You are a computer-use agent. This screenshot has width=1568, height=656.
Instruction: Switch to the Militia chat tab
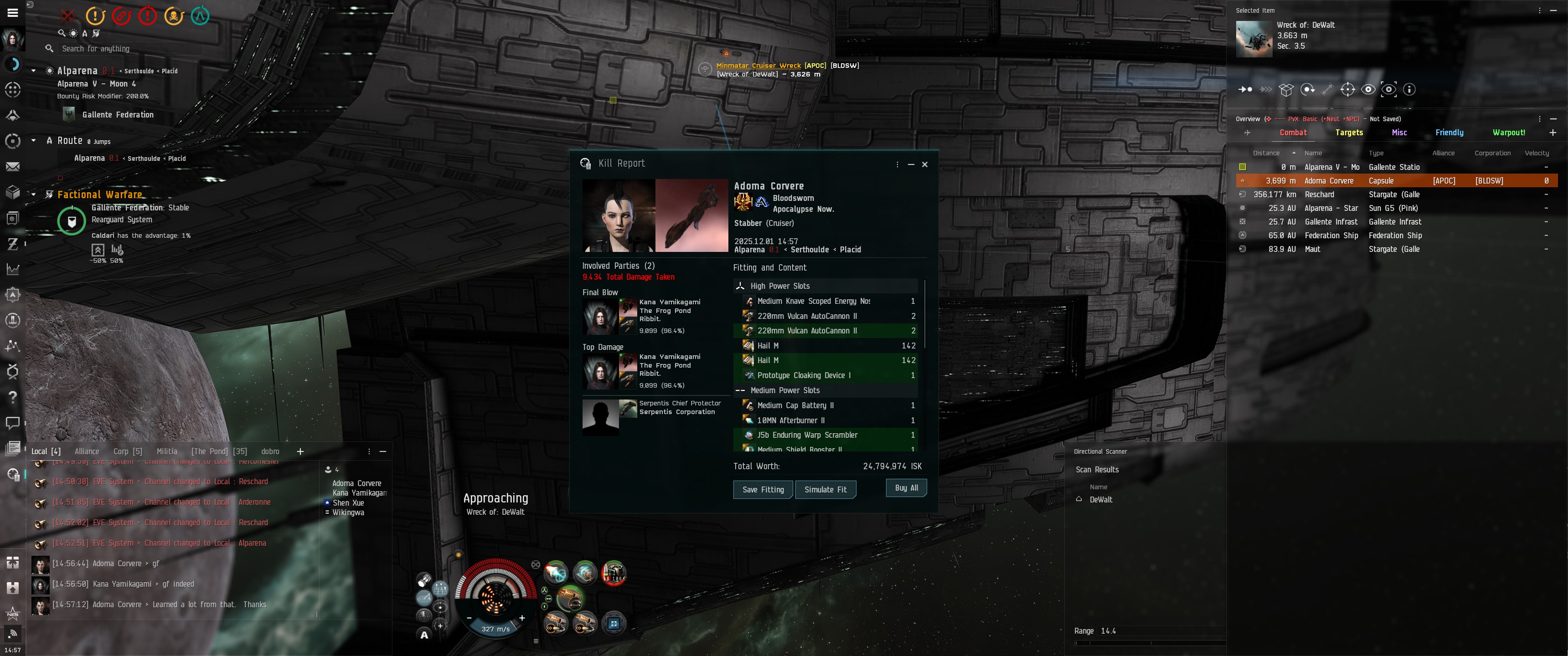click(167, 451)
